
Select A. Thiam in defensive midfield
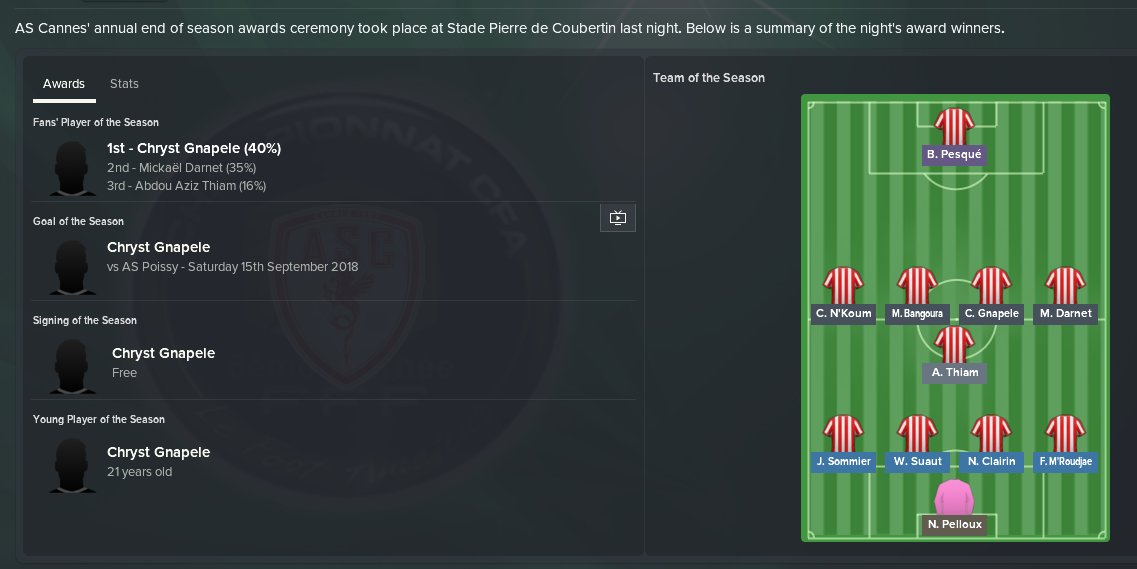click(954, 372)
